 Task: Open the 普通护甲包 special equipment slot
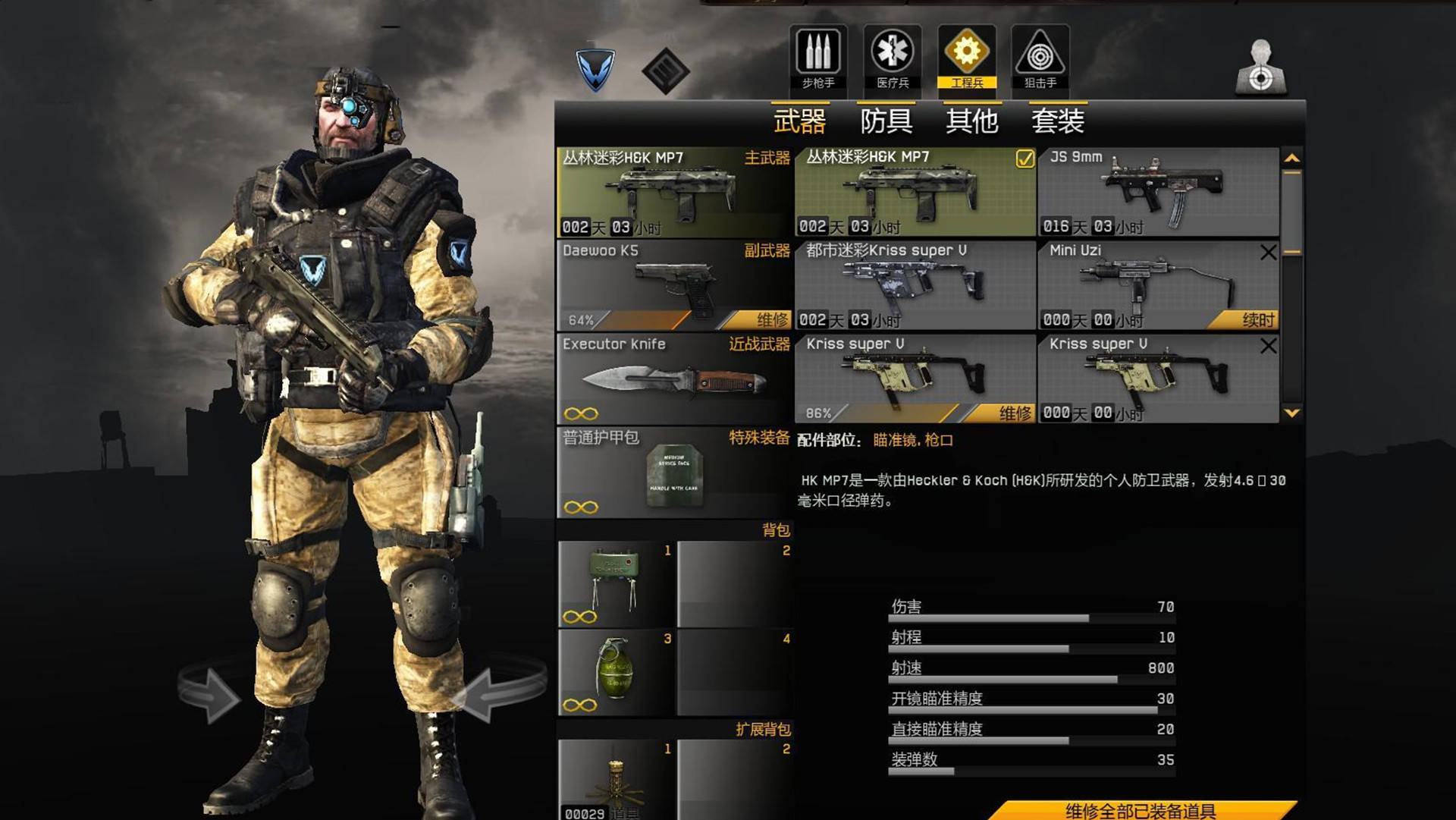point(673,473)
